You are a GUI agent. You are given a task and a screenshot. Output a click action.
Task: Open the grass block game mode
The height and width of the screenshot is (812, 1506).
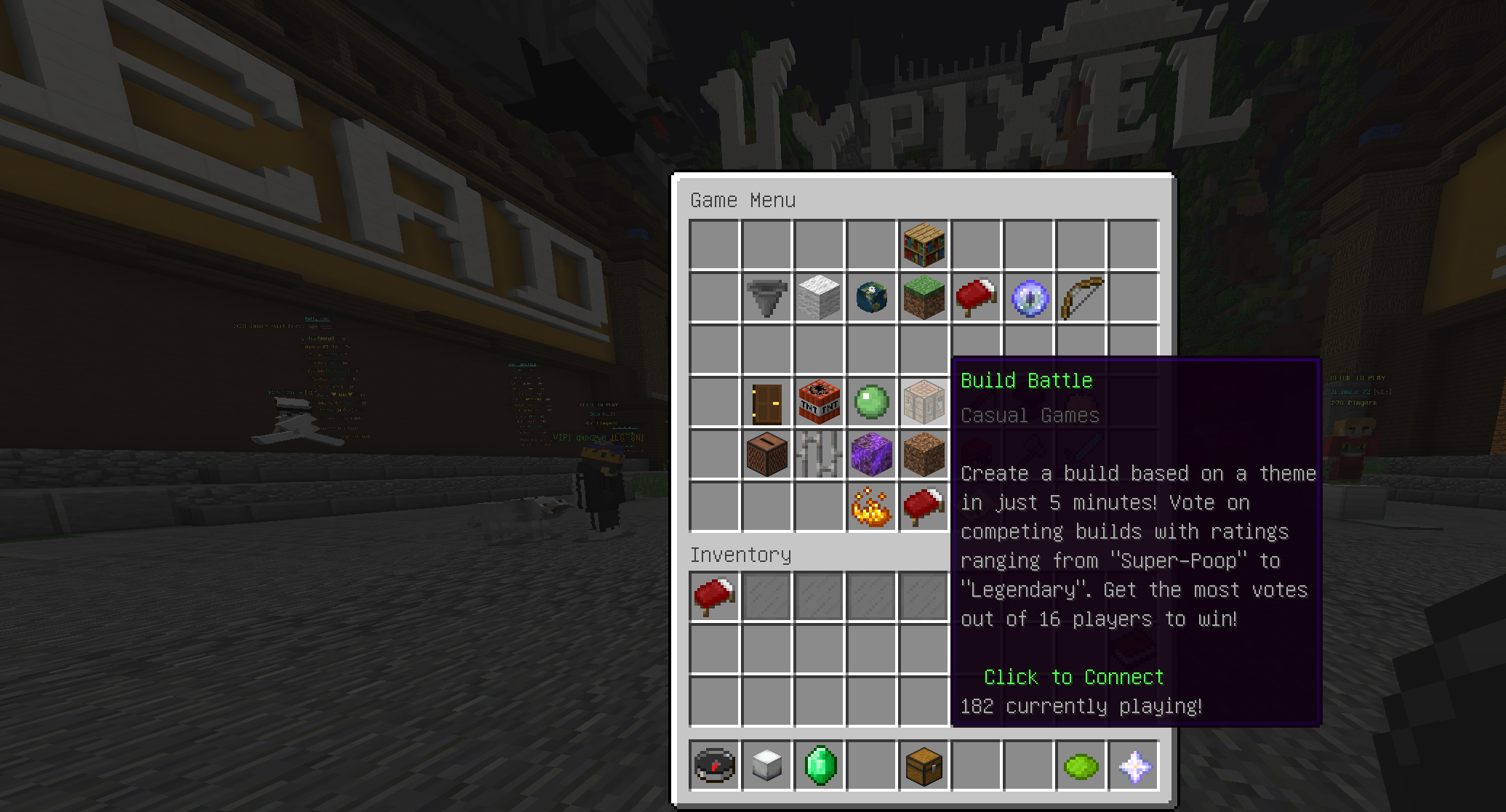click(924, 297)
